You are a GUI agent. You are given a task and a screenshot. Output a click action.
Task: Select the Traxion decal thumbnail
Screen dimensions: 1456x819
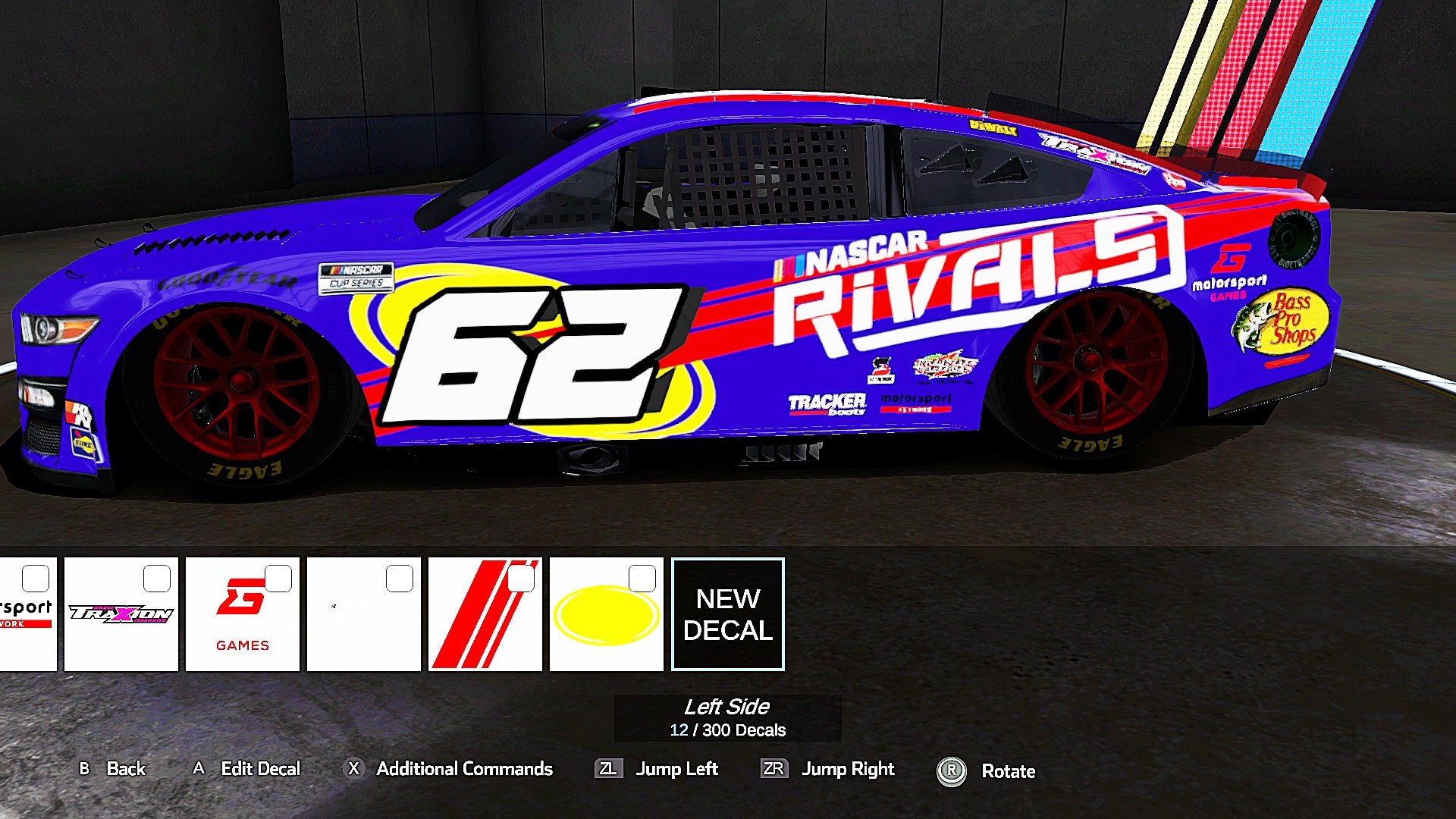coord(121,613)
